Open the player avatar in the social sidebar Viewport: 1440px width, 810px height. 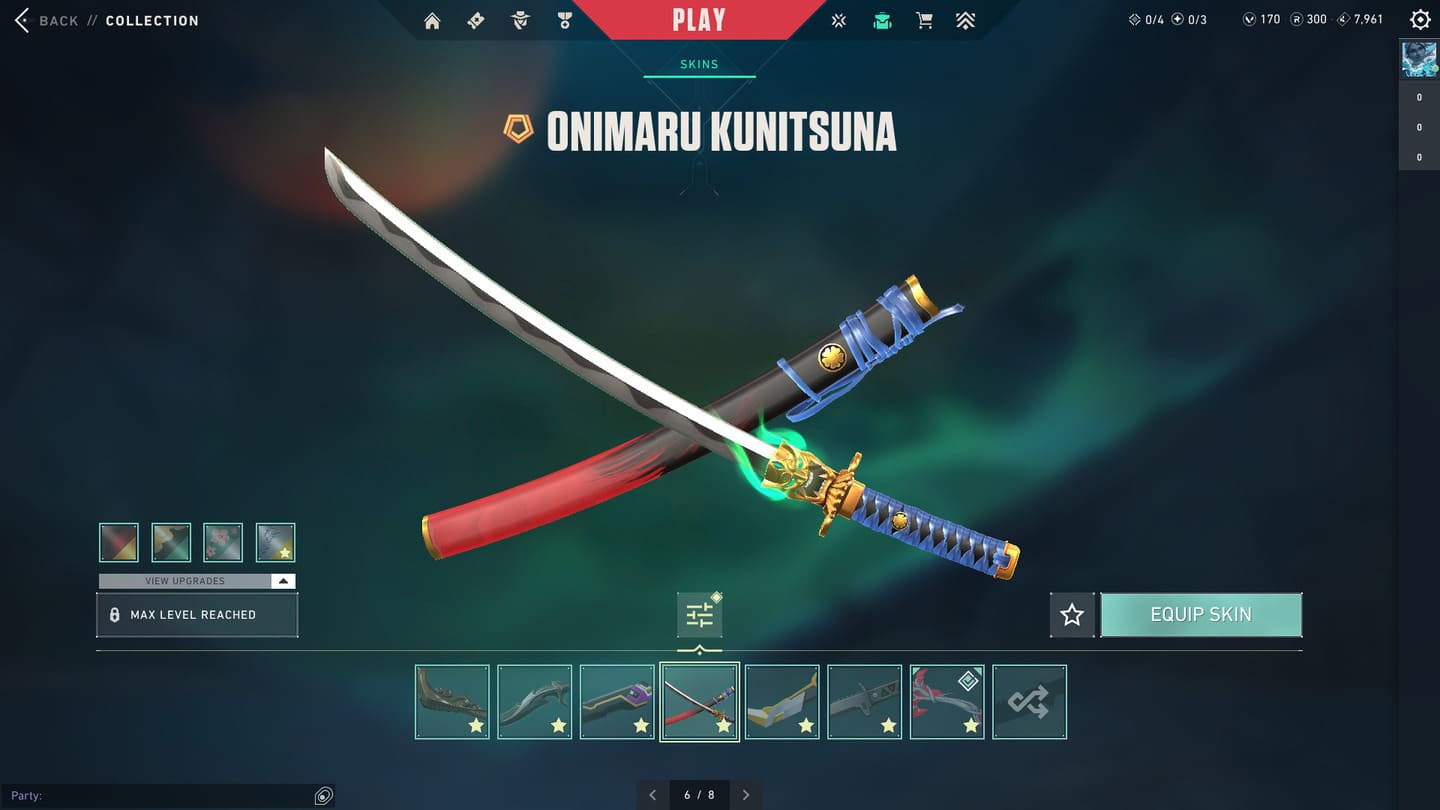click(1419, 60)
